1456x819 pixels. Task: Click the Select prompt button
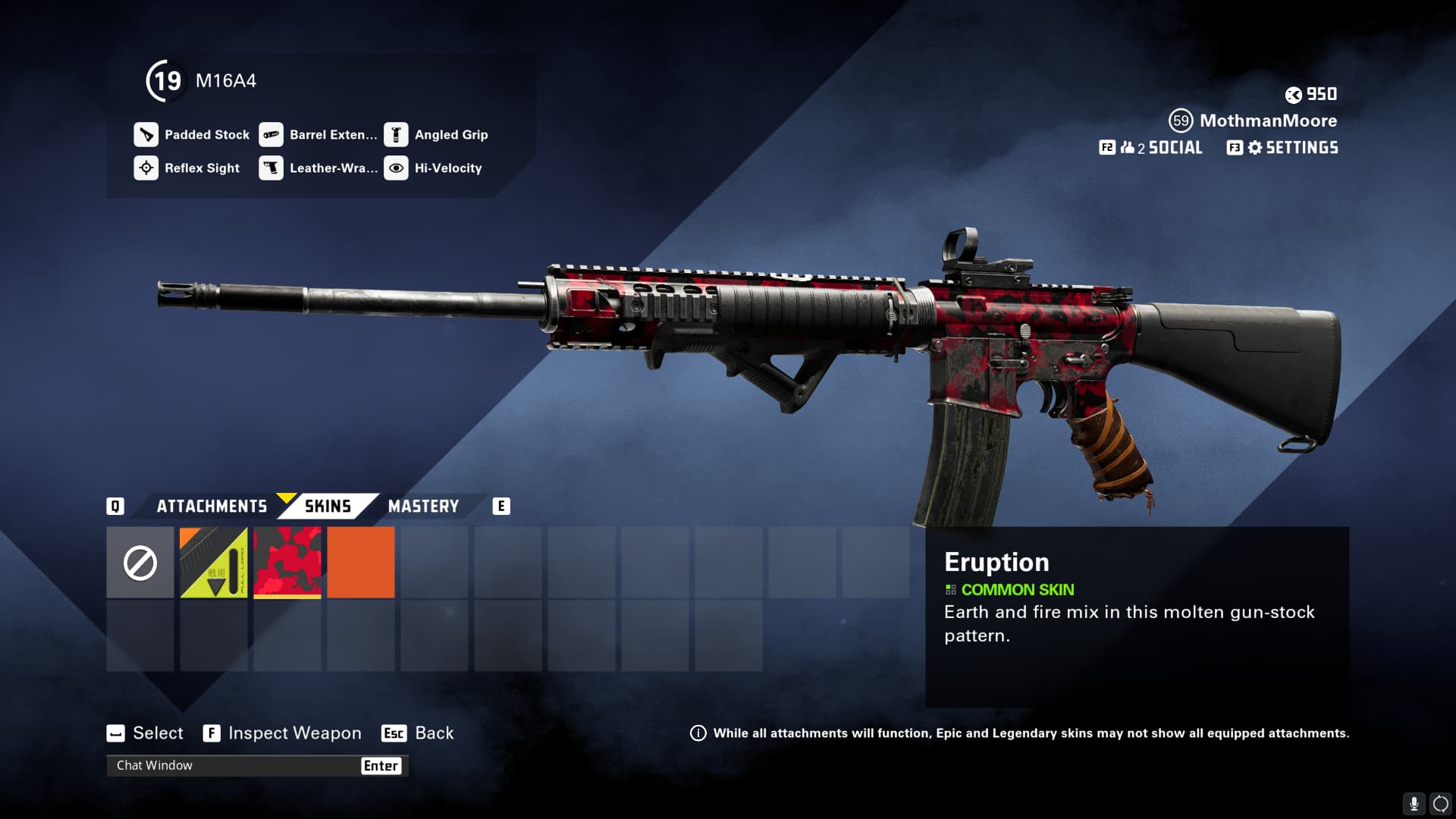tap(145, 733)
